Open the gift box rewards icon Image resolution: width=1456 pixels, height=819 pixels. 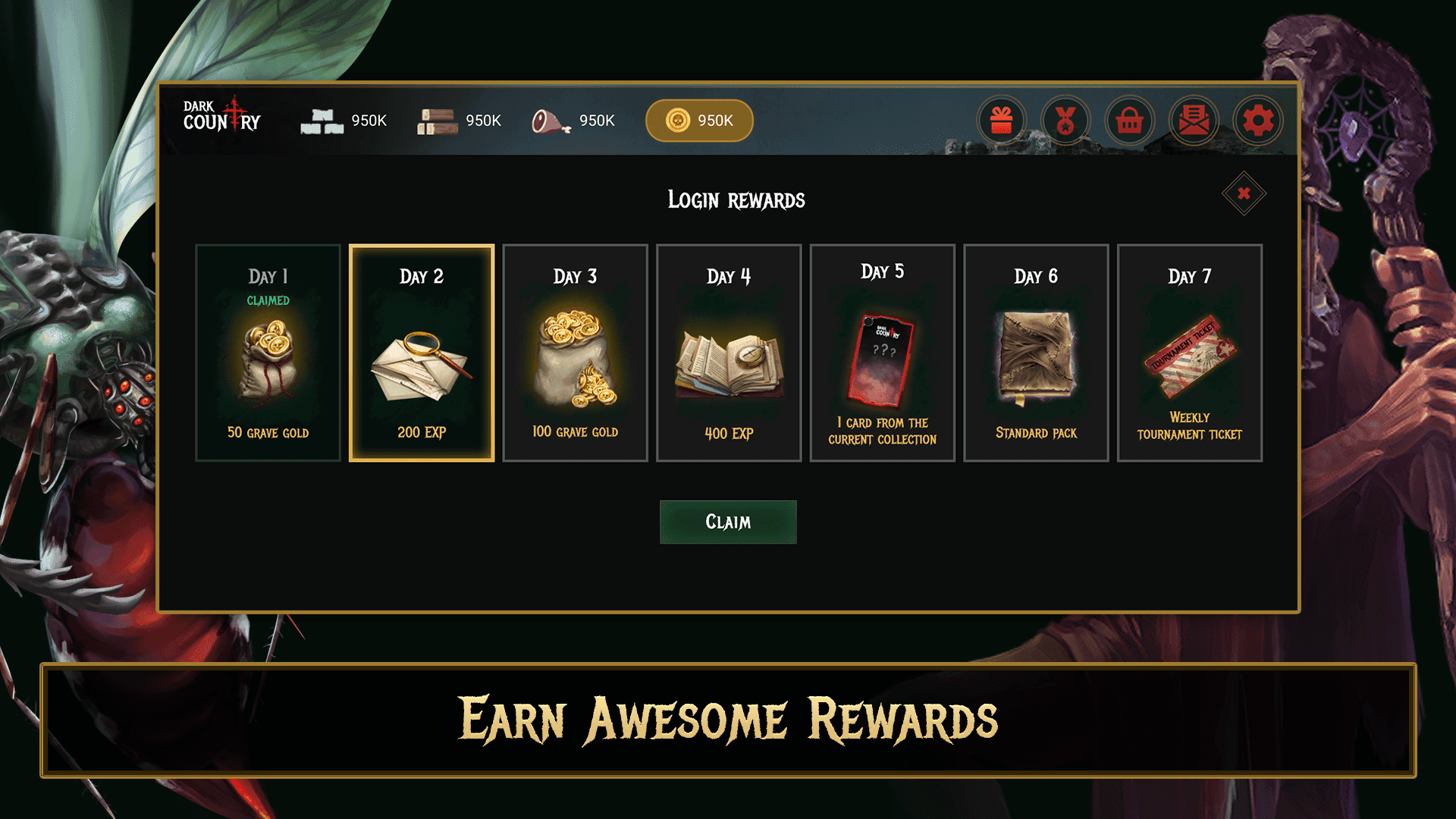1001,121
